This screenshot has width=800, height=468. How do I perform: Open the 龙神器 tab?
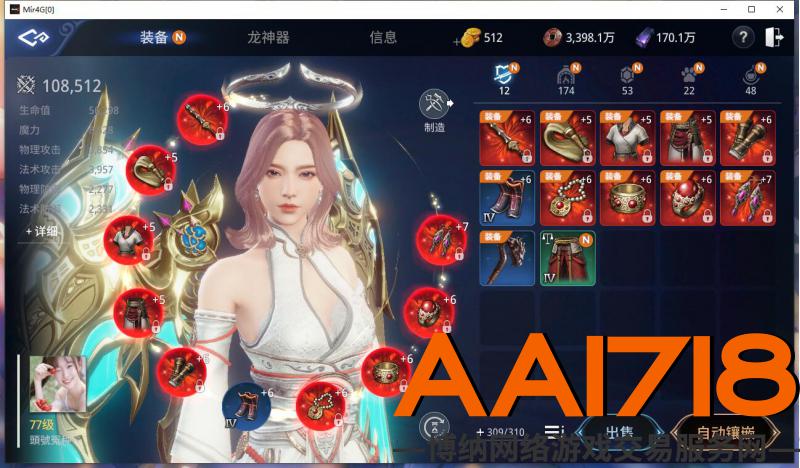268,38
